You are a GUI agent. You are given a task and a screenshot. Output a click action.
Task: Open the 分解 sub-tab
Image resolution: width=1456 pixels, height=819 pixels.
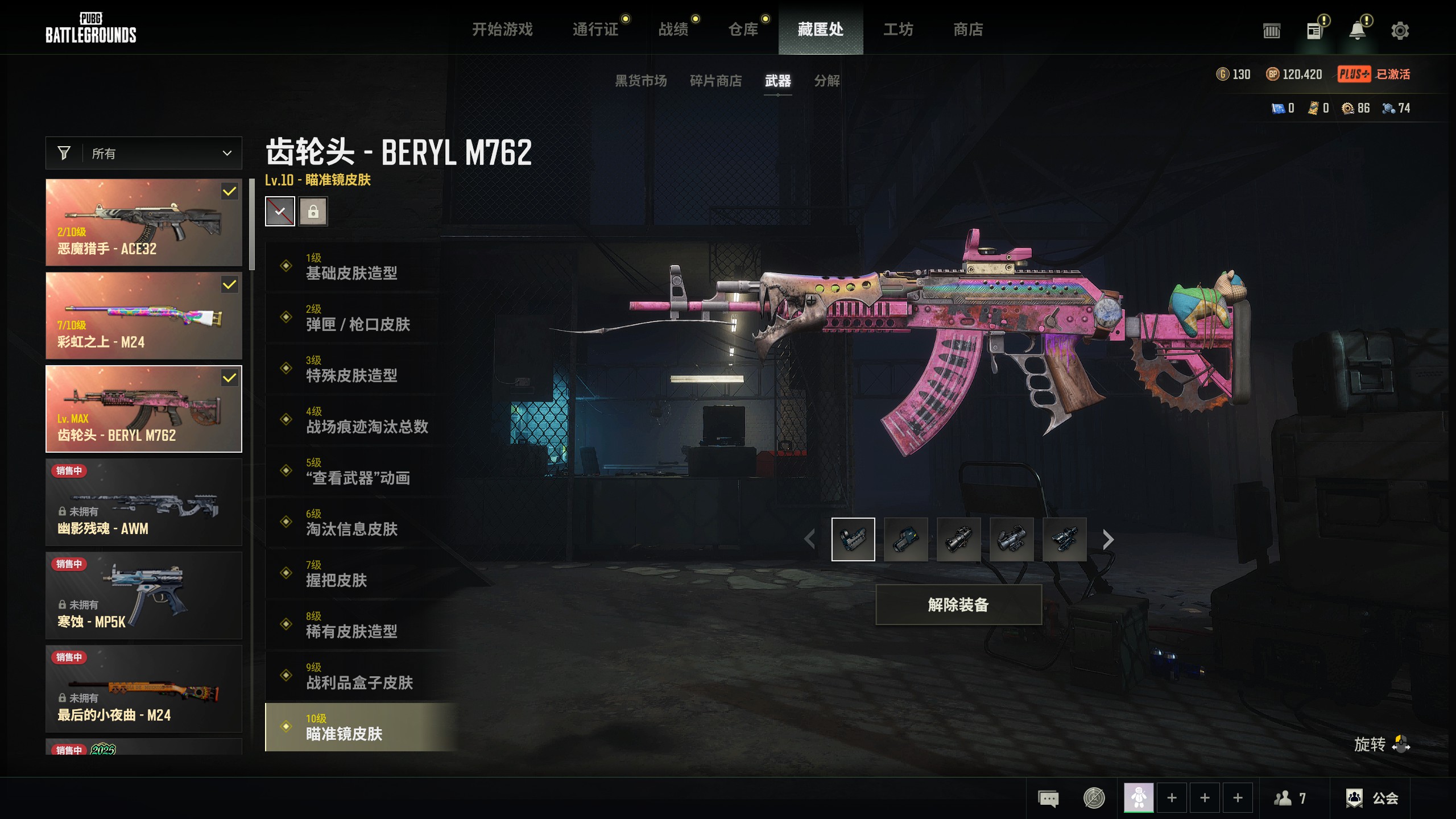pos(826,81)
